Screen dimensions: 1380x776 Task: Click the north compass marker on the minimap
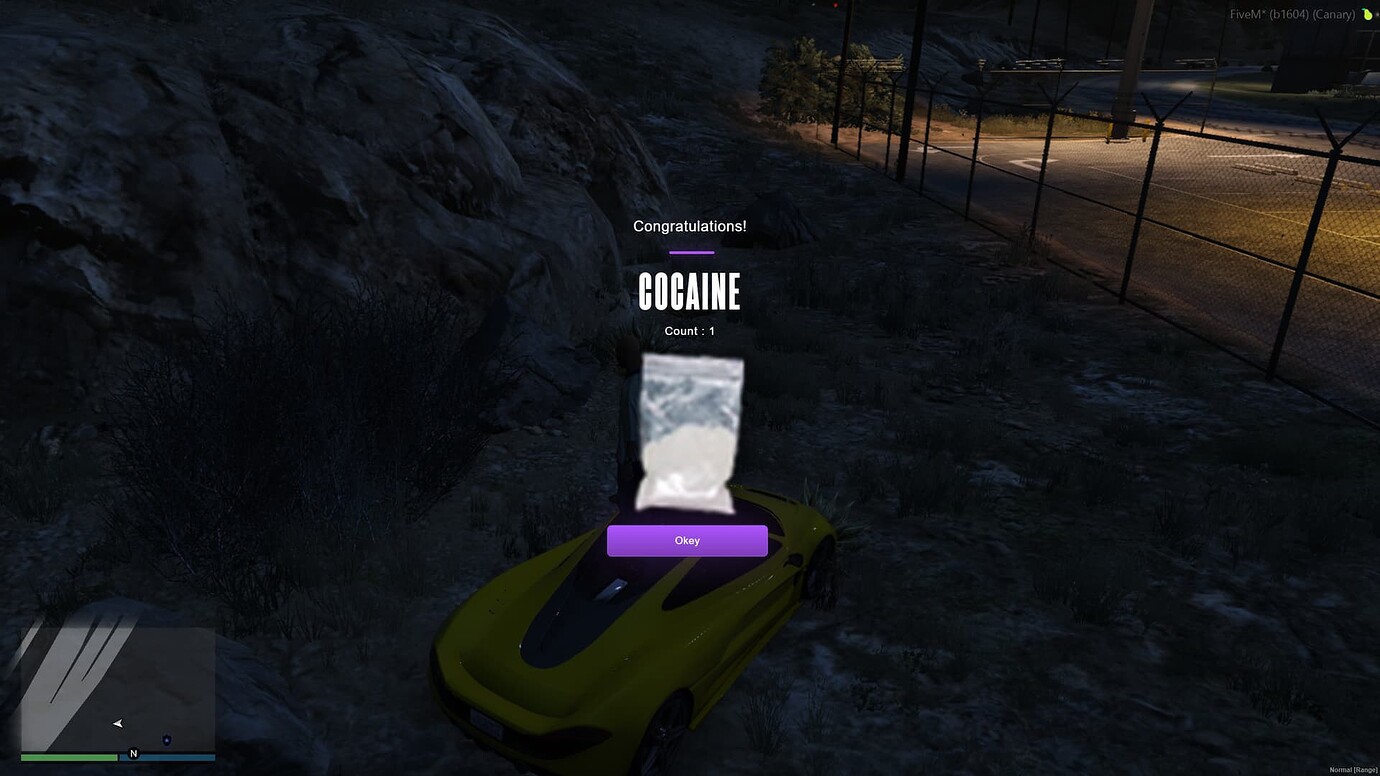click(x=133, y=753)
